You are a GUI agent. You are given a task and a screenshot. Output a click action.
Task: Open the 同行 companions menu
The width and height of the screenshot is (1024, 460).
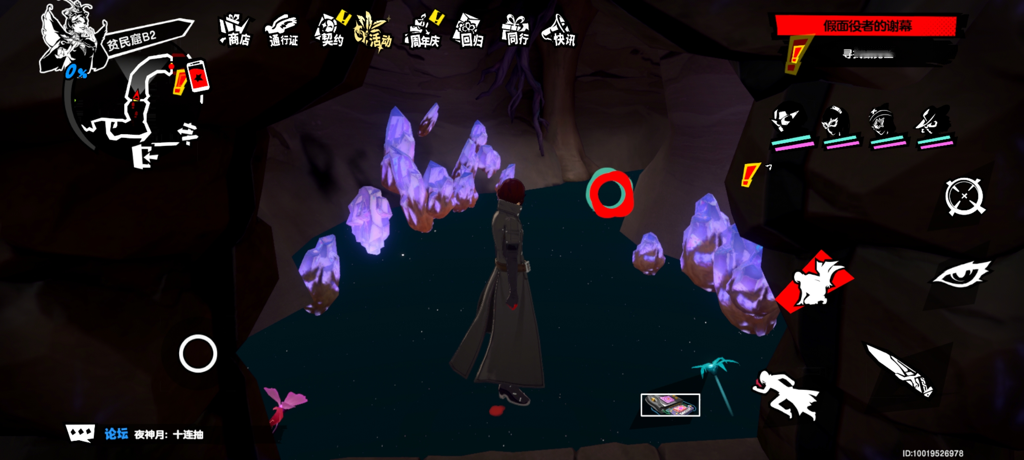516,31
